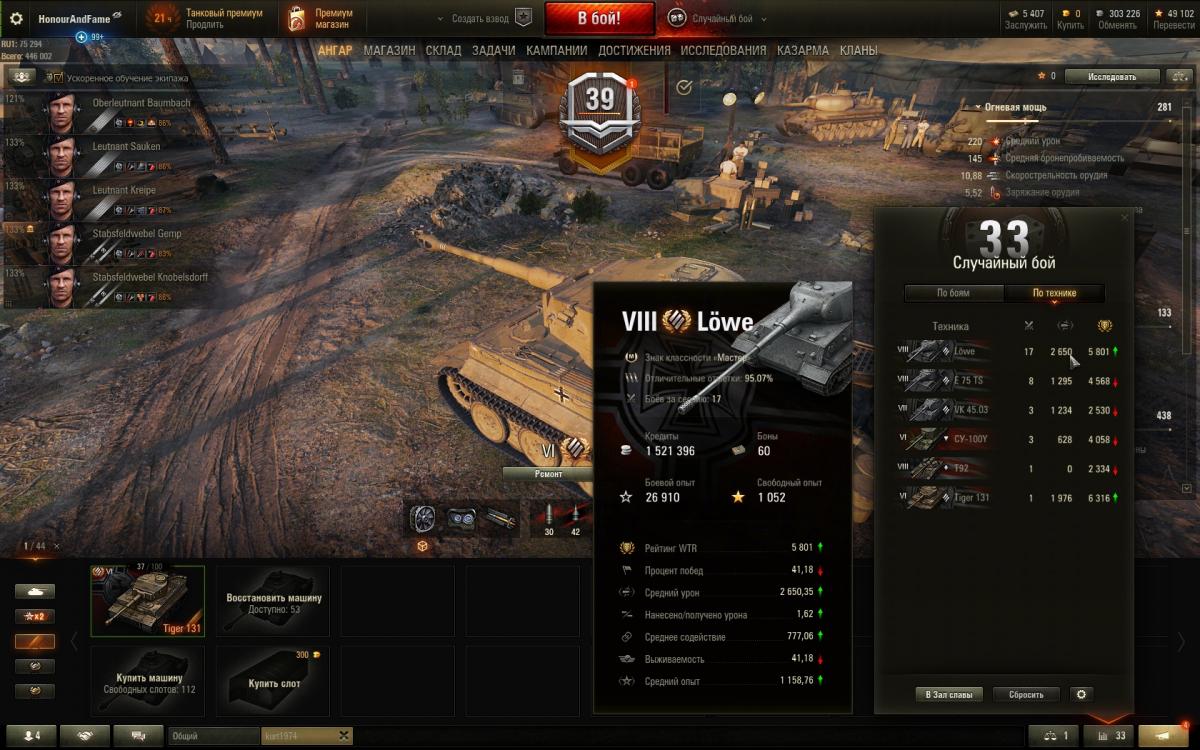Go to the СКЛАД section
The height and width of the screenshot is (750, 1200).
tap(443, 50)
